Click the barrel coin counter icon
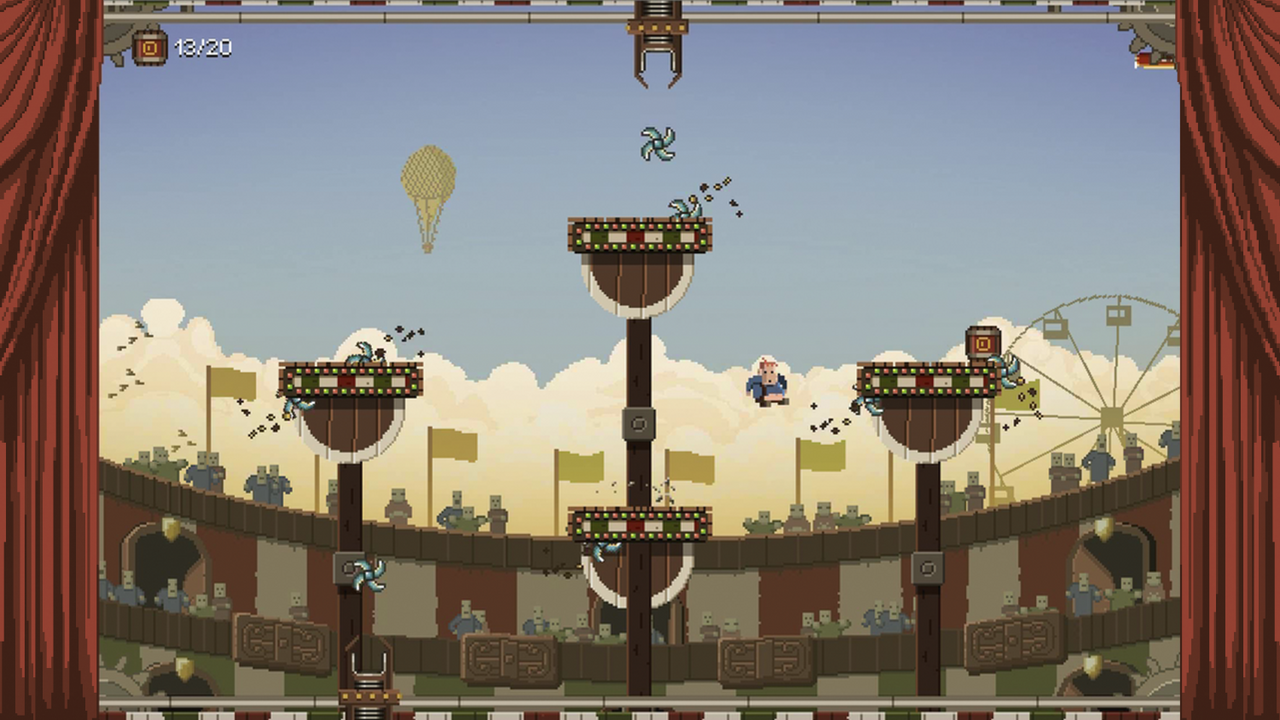This screenshot has width=1280, height=720. click(x=148, y=47)
